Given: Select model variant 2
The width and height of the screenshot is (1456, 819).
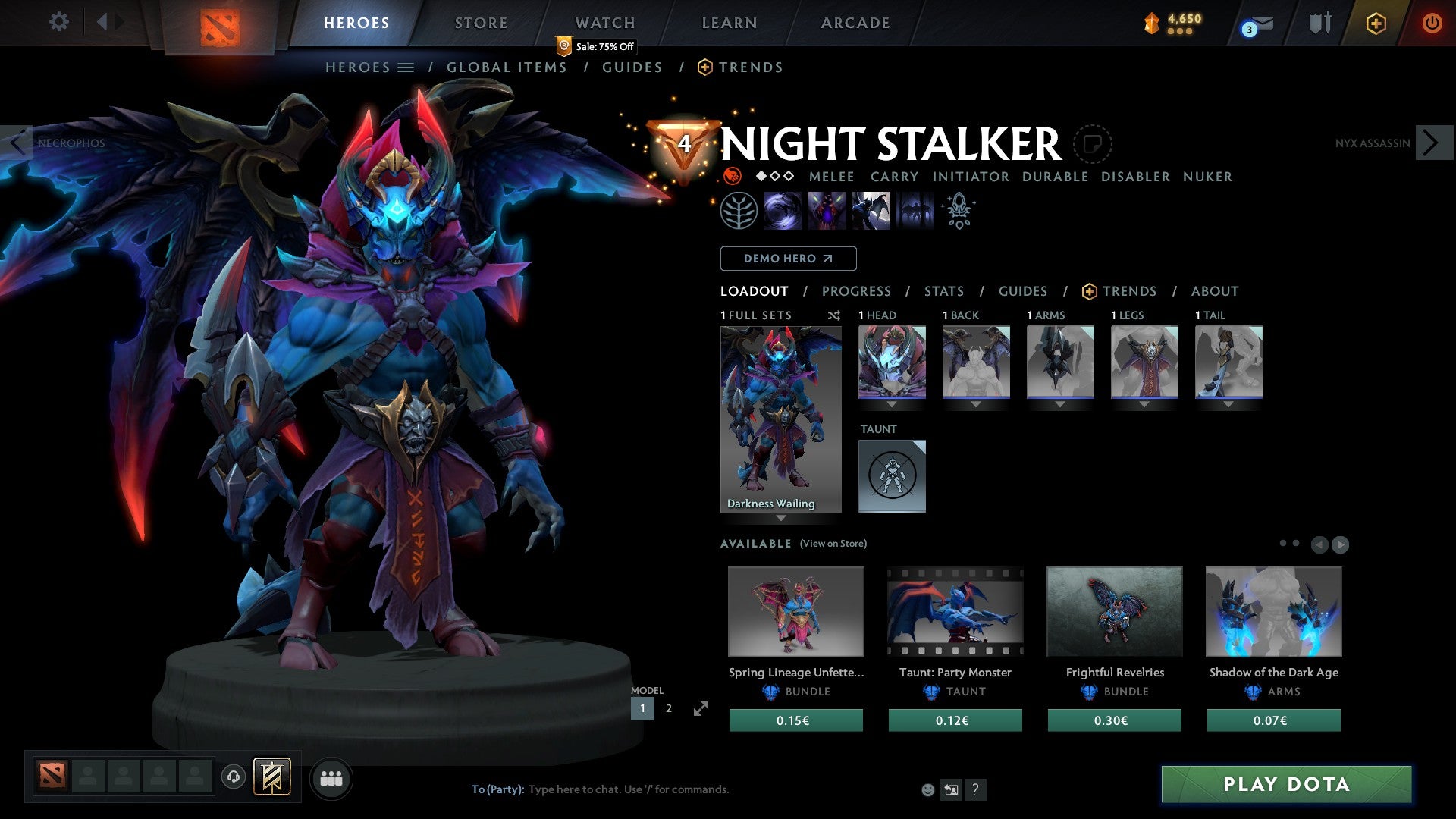Looking at the screenshot, I should [668, 708].
